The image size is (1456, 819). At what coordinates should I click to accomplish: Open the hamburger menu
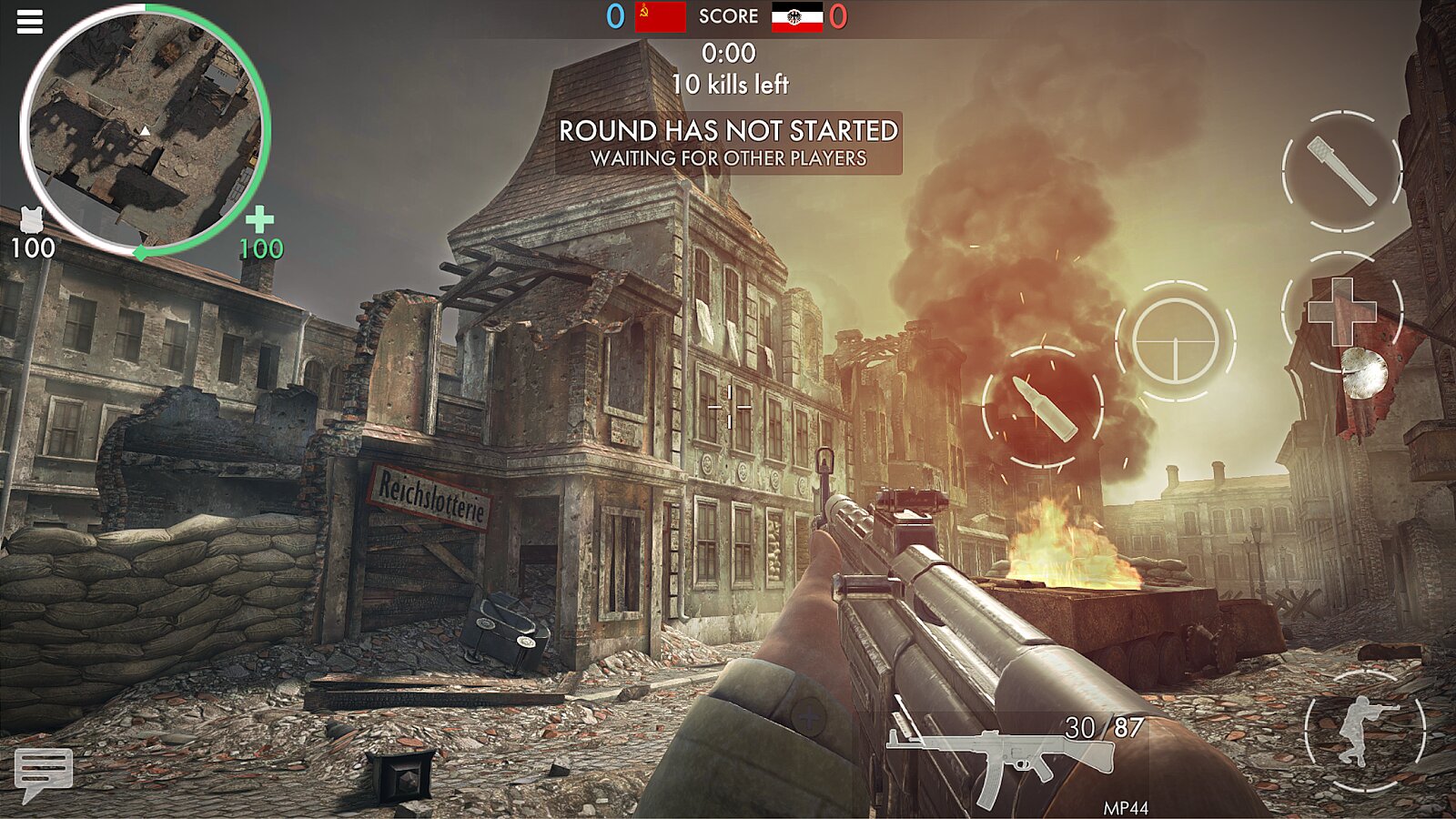30,22
